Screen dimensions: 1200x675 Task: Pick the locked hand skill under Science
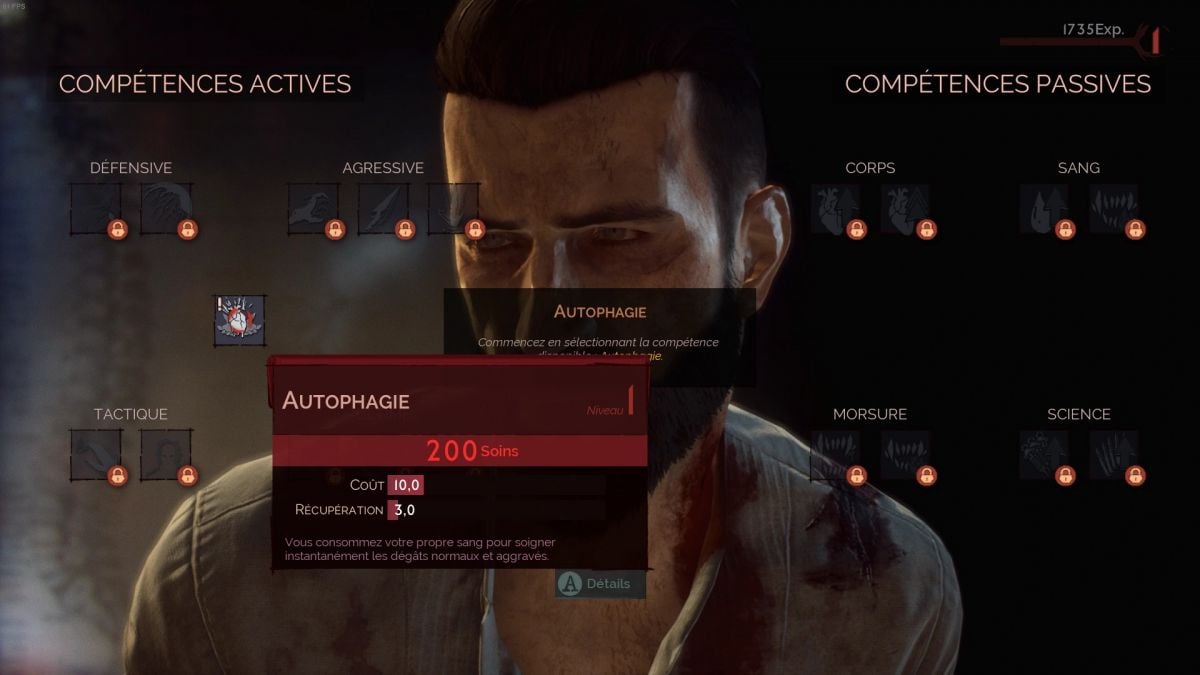point(1114,455)
